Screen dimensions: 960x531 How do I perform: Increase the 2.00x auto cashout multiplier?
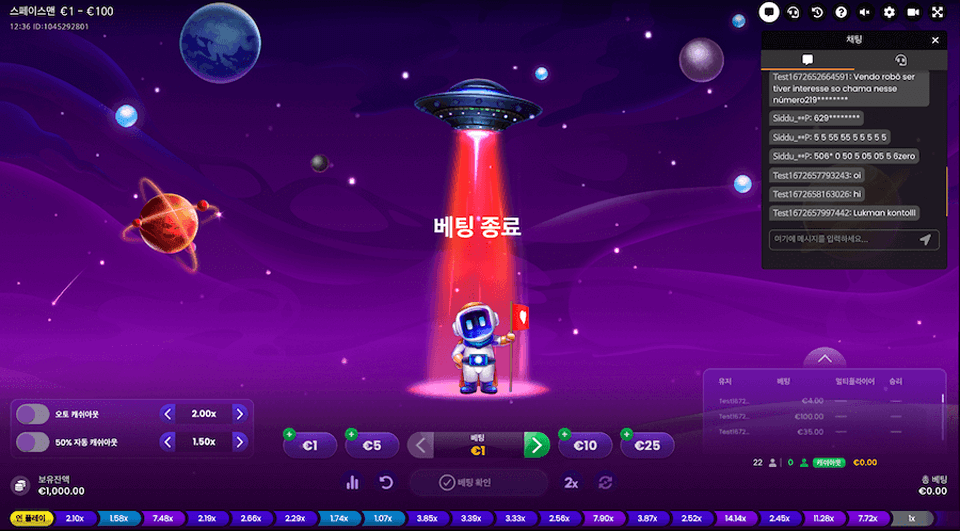[x=240, y=414]
